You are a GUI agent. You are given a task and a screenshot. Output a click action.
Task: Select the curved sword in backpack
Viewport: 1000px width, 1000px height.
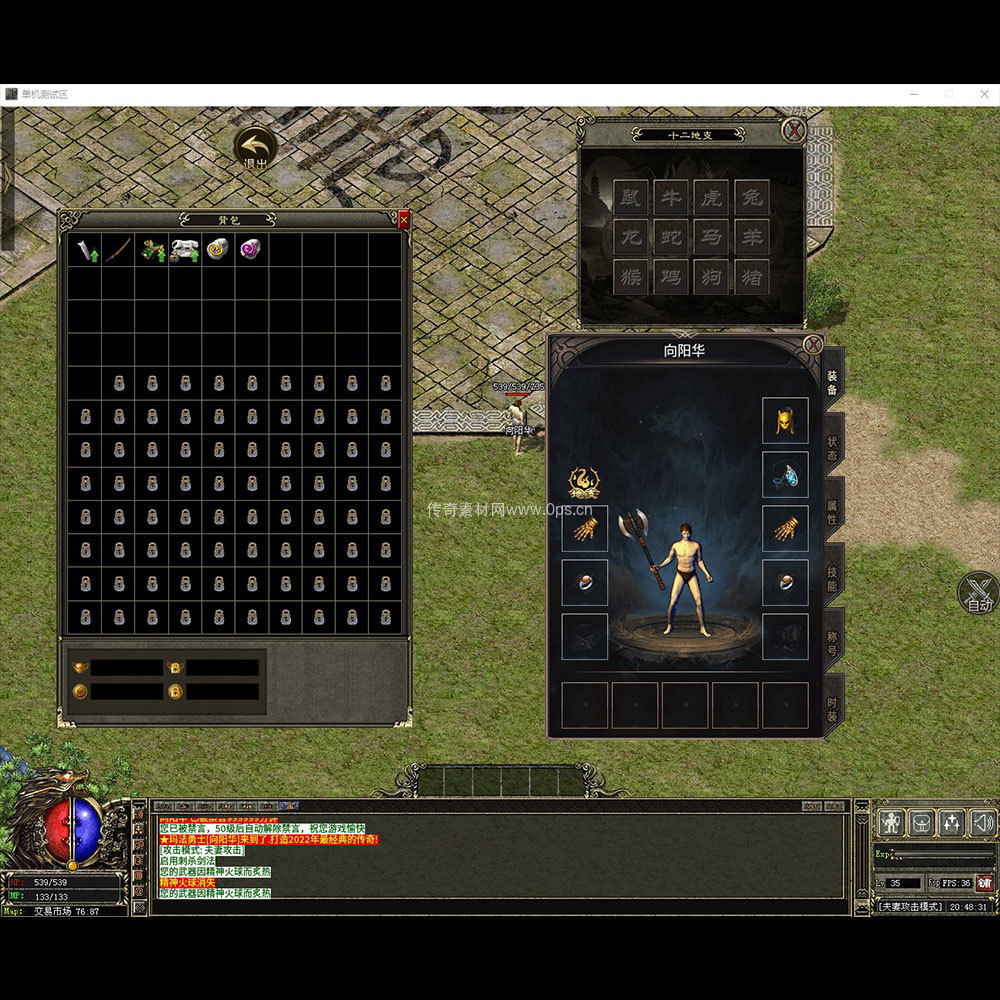pyautogui.click(x=118, y=250)
